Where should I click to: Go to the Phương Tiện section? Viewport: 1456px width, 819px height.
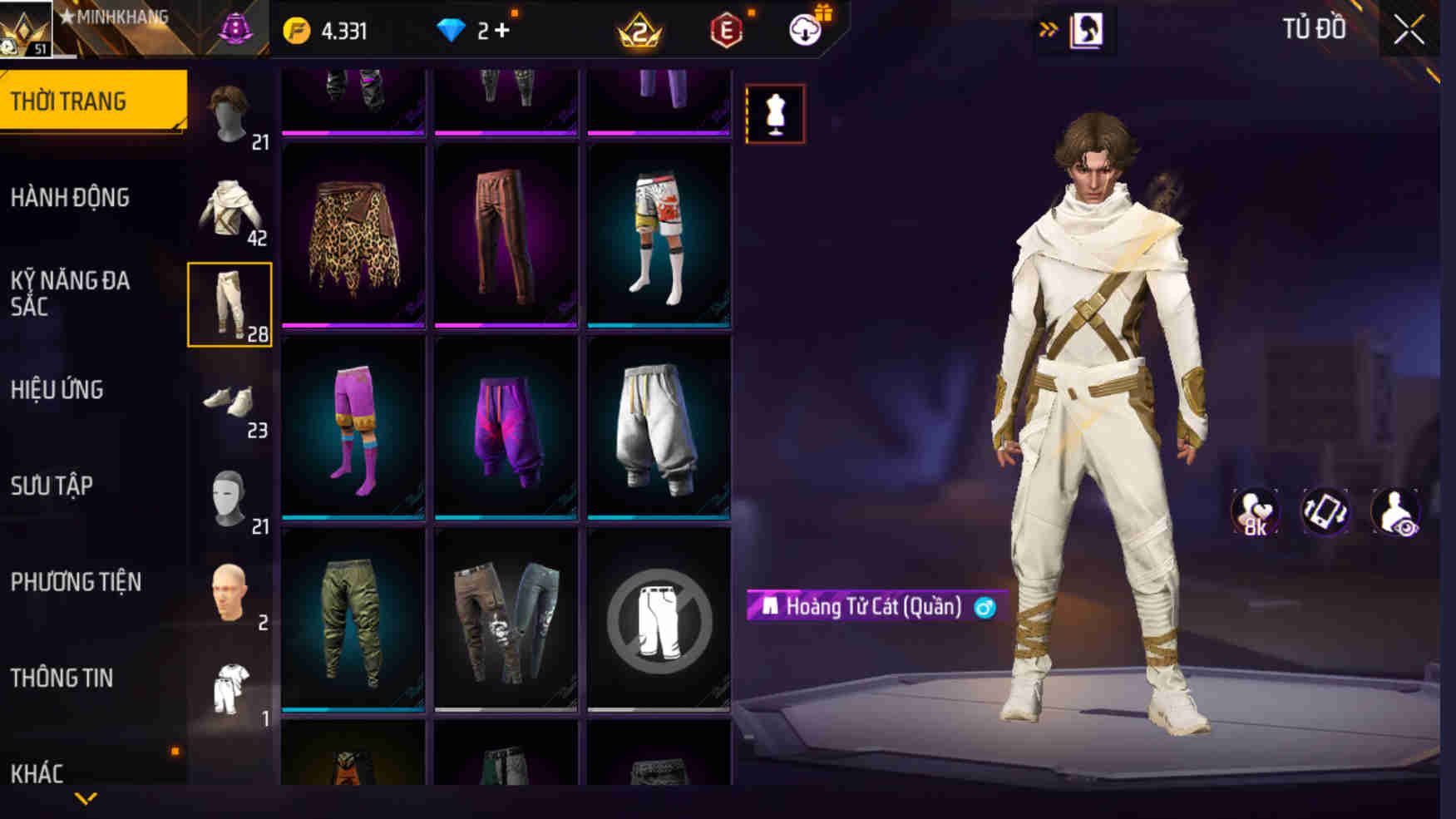[76, 582]
